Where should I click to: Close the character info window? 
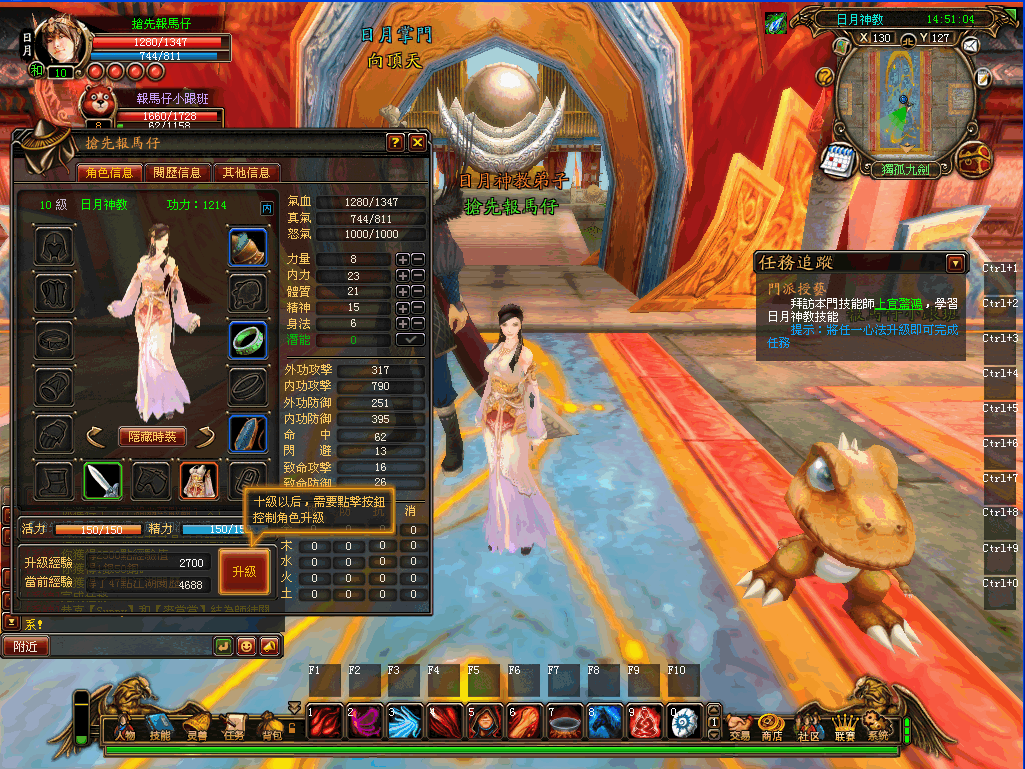click(x=417, y=142)
